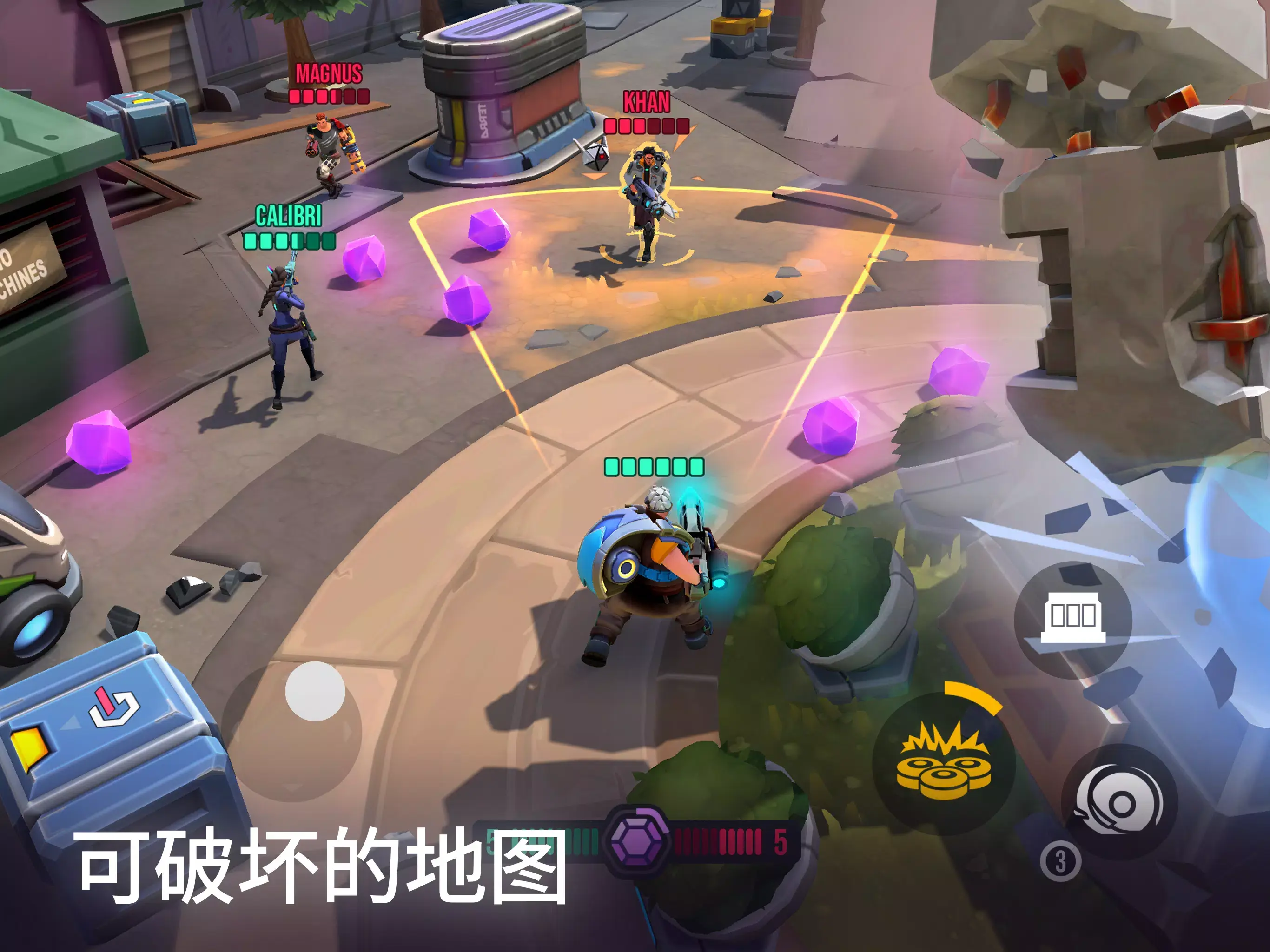Screen dimensions: 1270x952
Task: Tap the white target marker above KHAN
Action: tap(595, 157)
